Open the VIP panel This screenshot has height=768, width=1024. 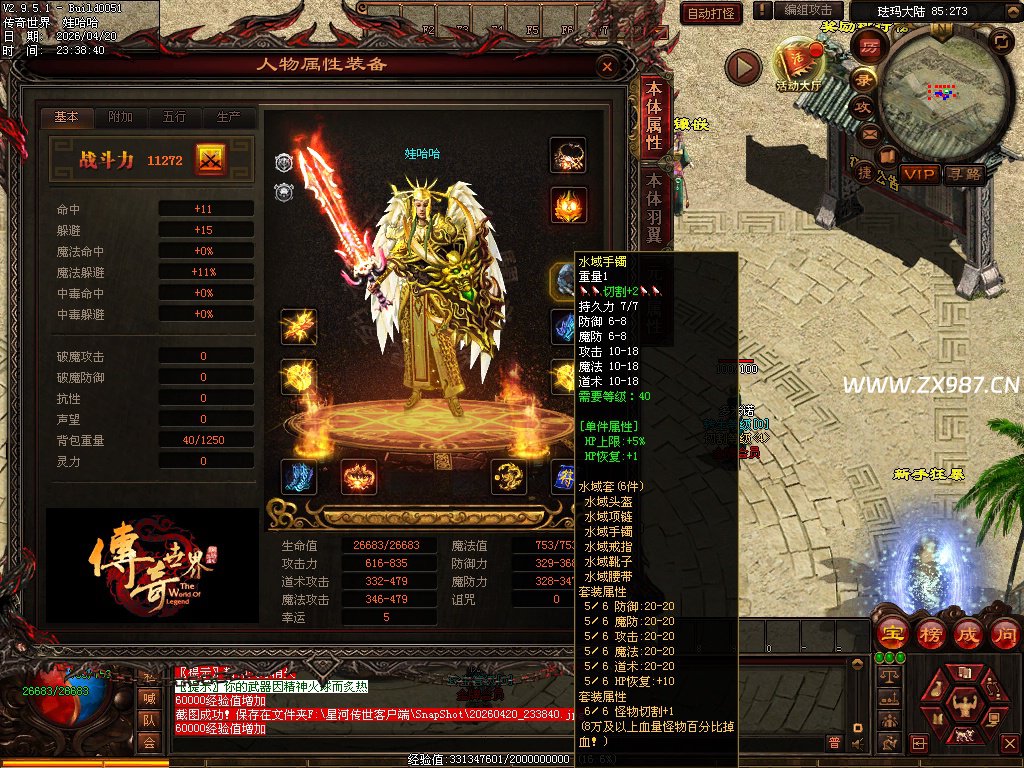pos(919,174)
